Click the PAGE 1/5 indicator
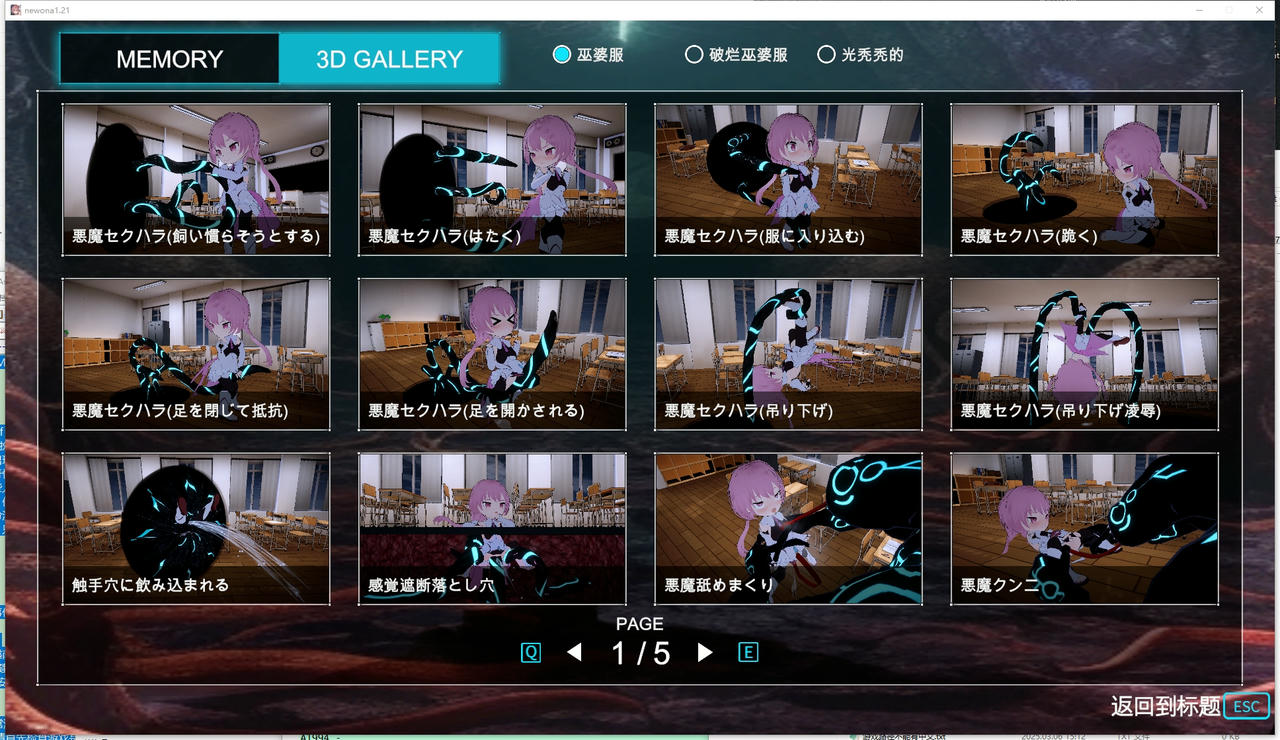 (639, 638)
